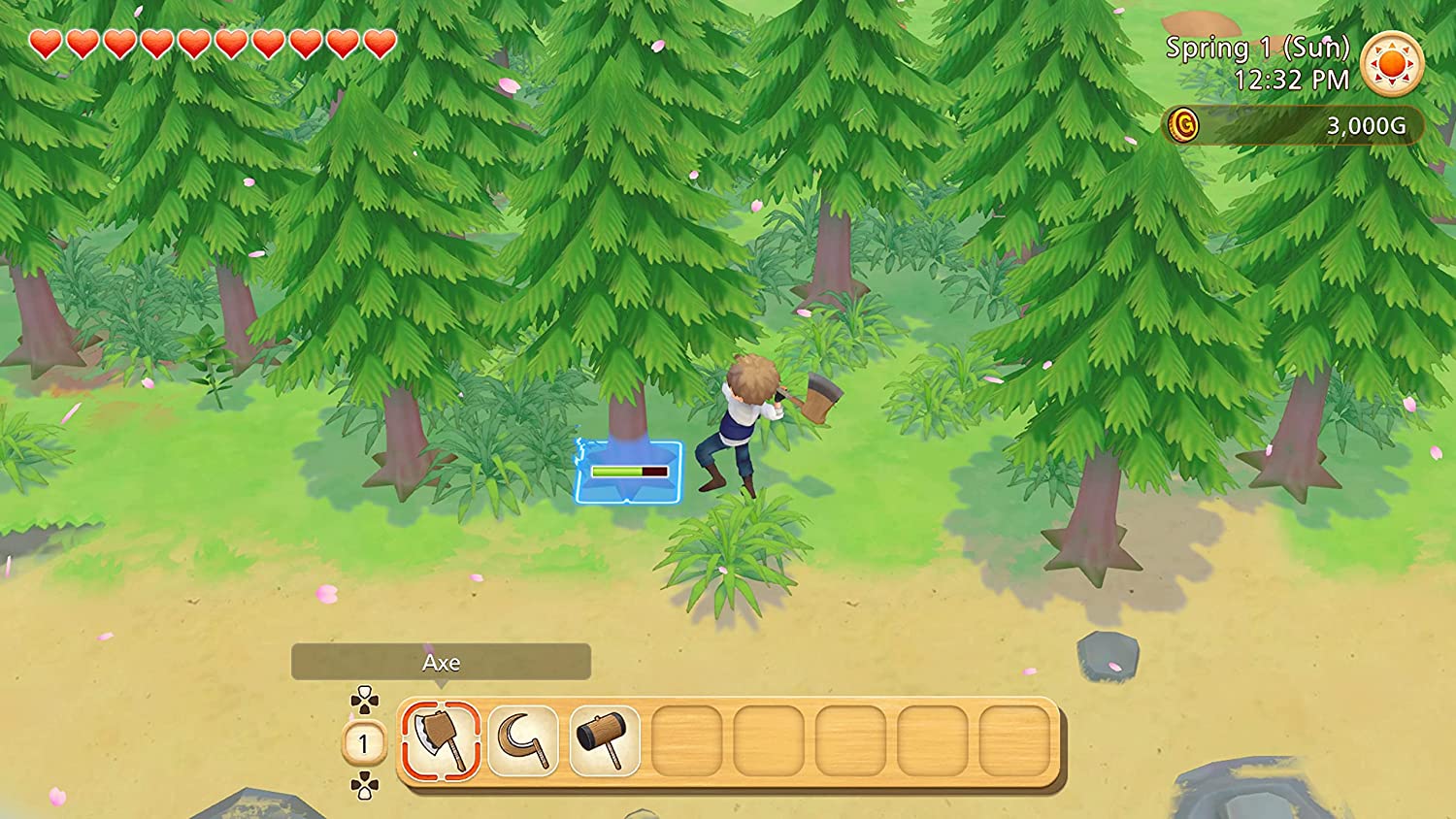Image resolution: width=1456 pixels, height=819 pixels.
Task: Click the first heart in the health bar
Action: pos(44,44)
